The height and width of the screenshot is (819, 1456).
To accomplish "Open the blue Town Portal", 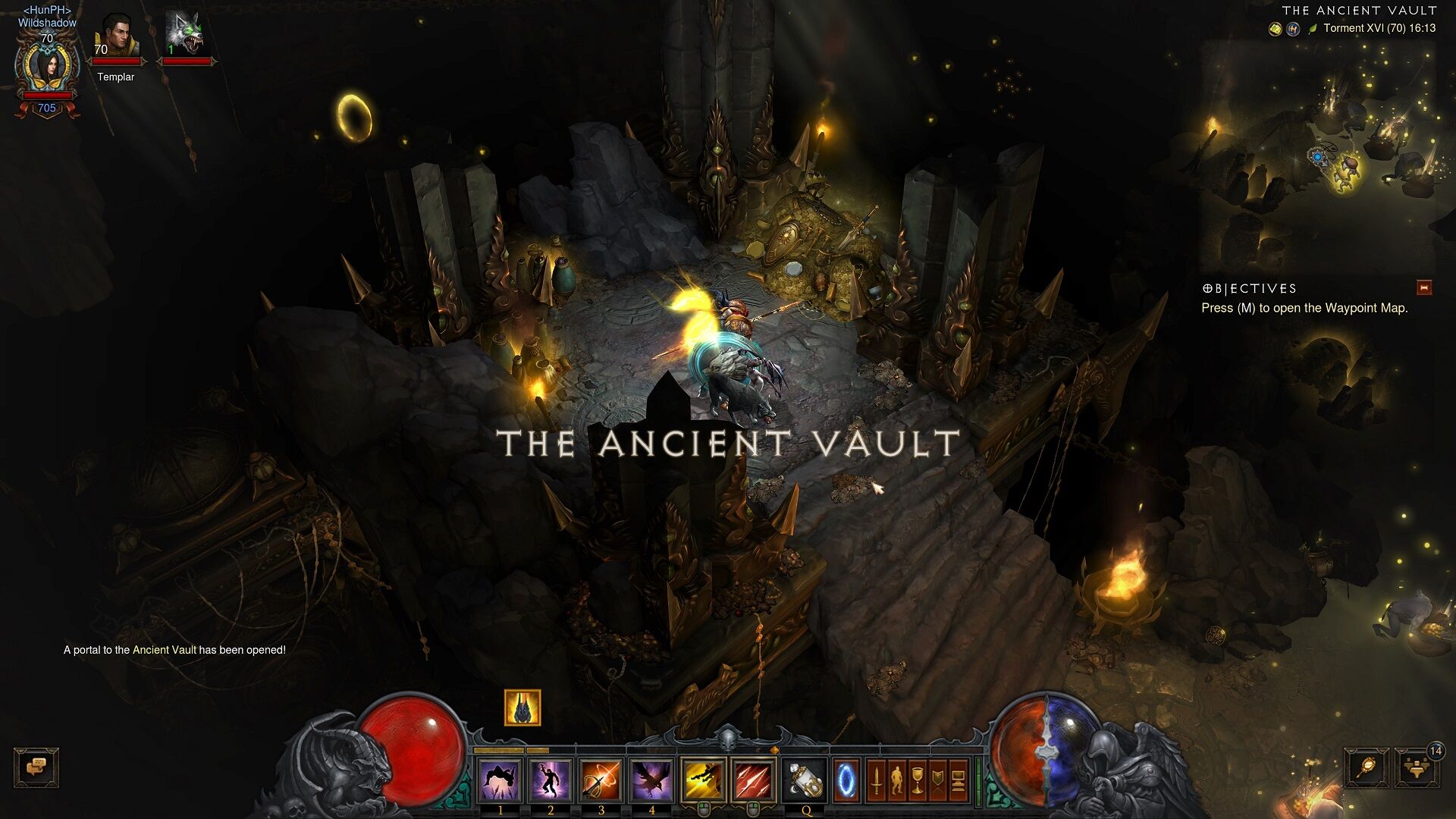I will (x=846, y=780).
